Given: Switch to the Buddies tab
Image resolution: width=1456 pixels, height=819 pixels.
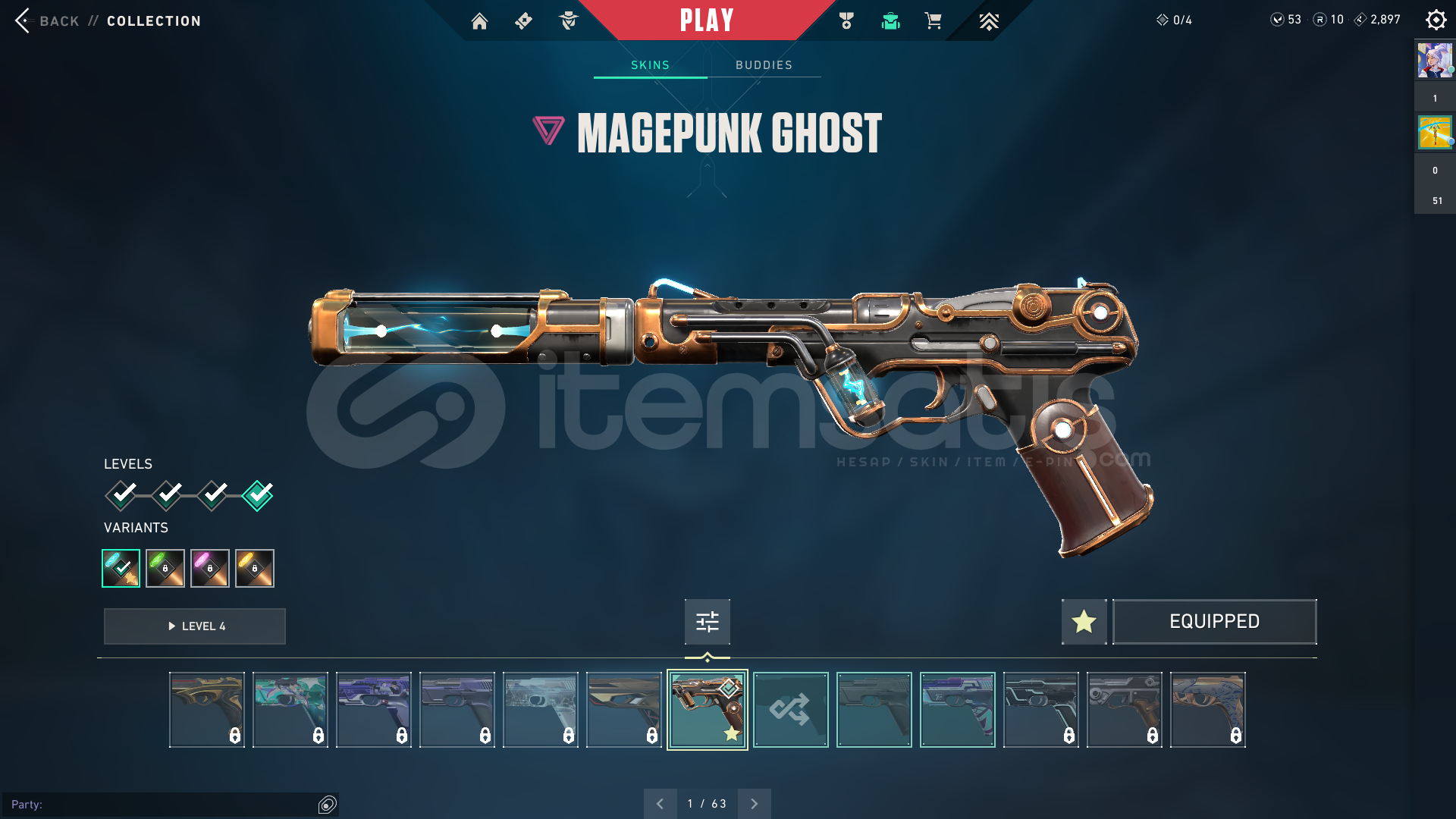Looking at the screenshot, I should (x=764, y=65).
